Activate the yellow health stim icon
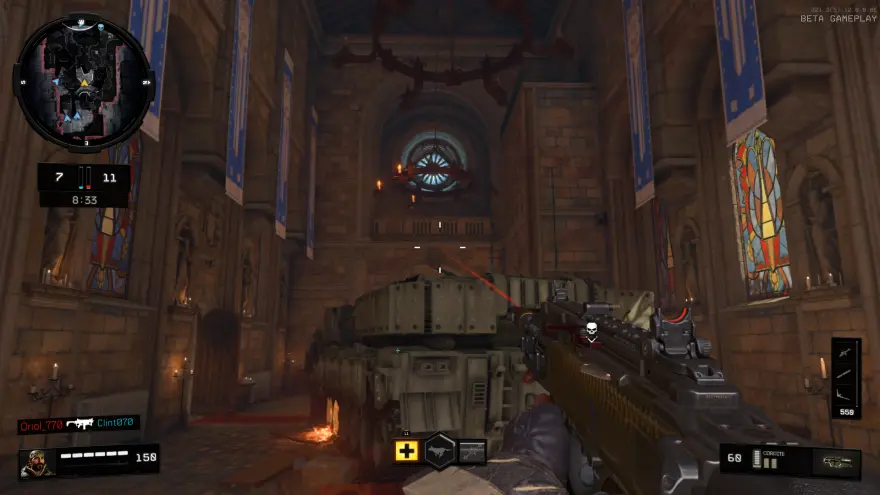The width and height of the screenshot is (880, 495). [406, 451]
